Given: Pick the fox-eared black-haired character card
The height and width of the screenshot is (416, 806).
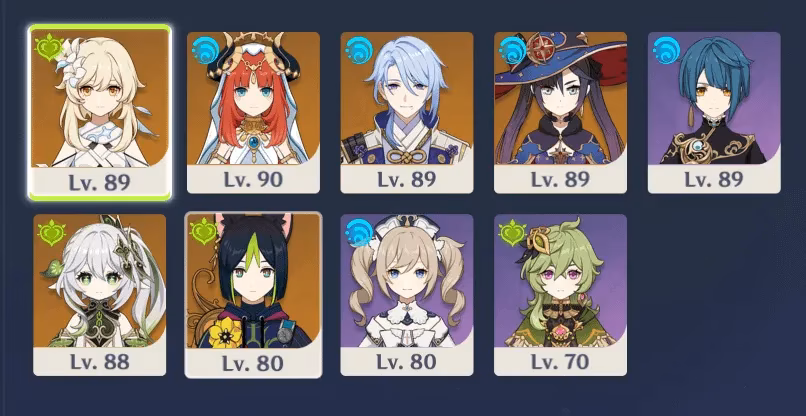Looking at the screenshot, I should pos(253,294).
